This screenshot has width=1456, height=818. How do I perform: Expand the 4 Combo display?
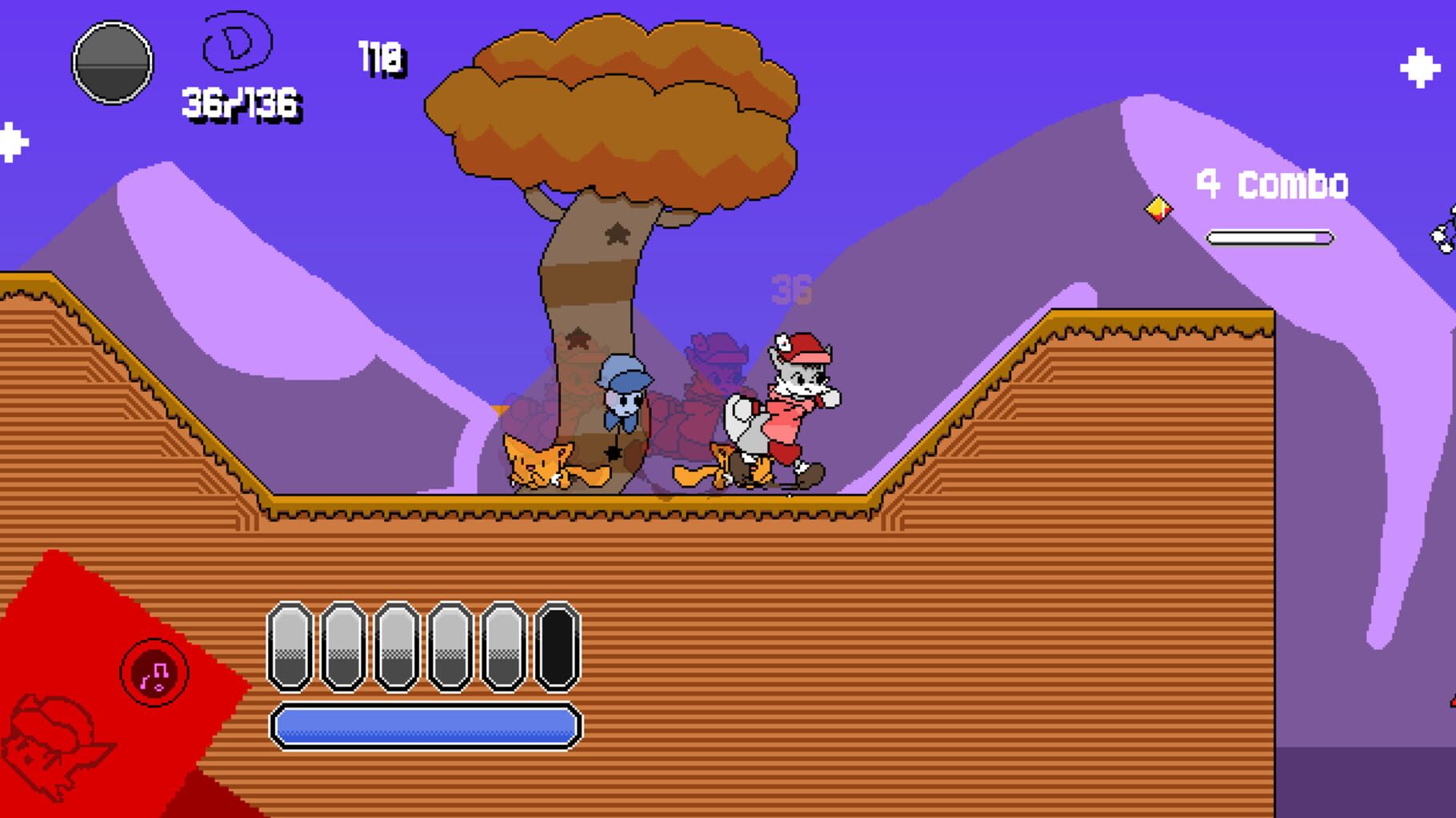pos(1272,184)
